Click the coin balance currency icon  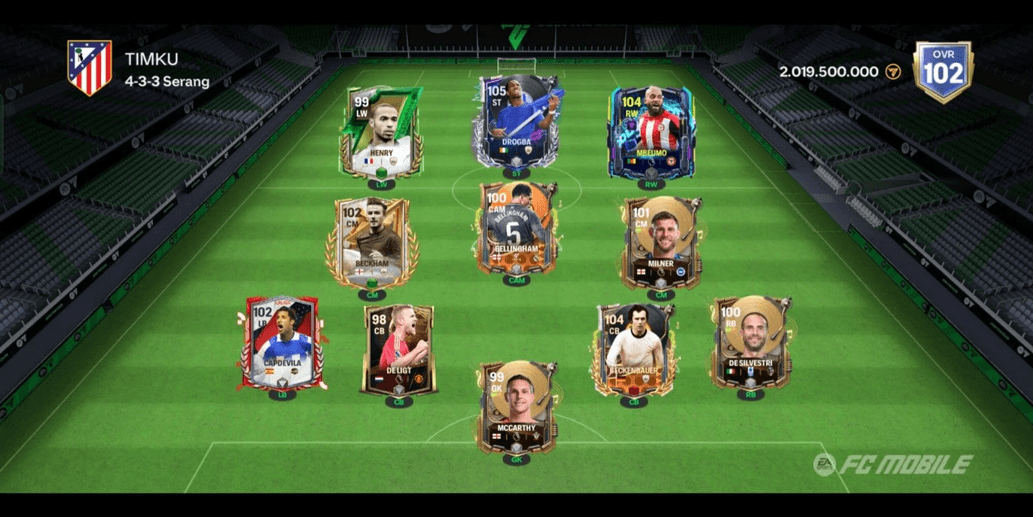pyautogui.click(x=894, y=72)
